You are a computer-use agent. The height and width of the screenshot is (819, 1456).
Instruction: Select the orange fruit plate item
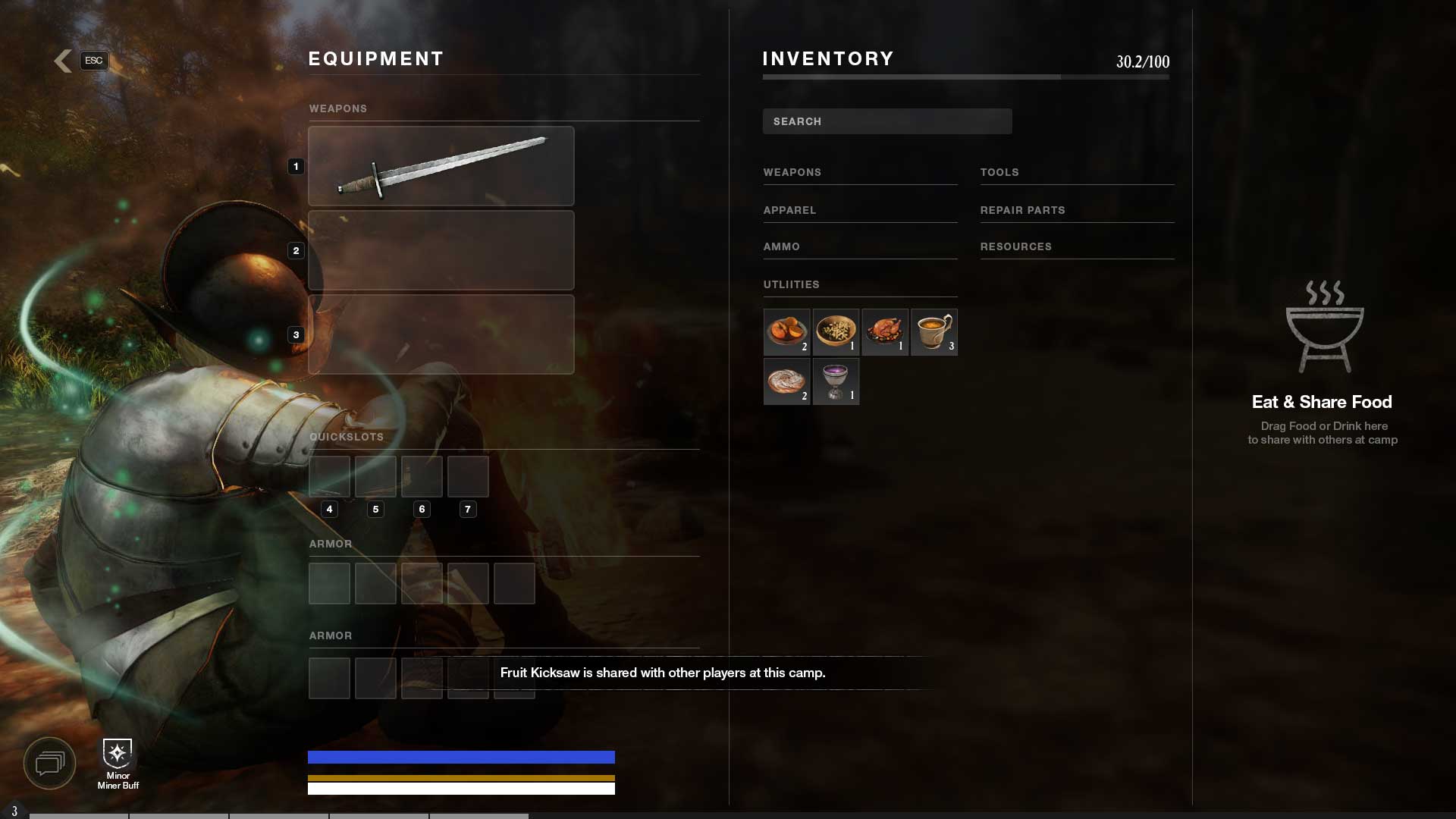click(786, 331)
